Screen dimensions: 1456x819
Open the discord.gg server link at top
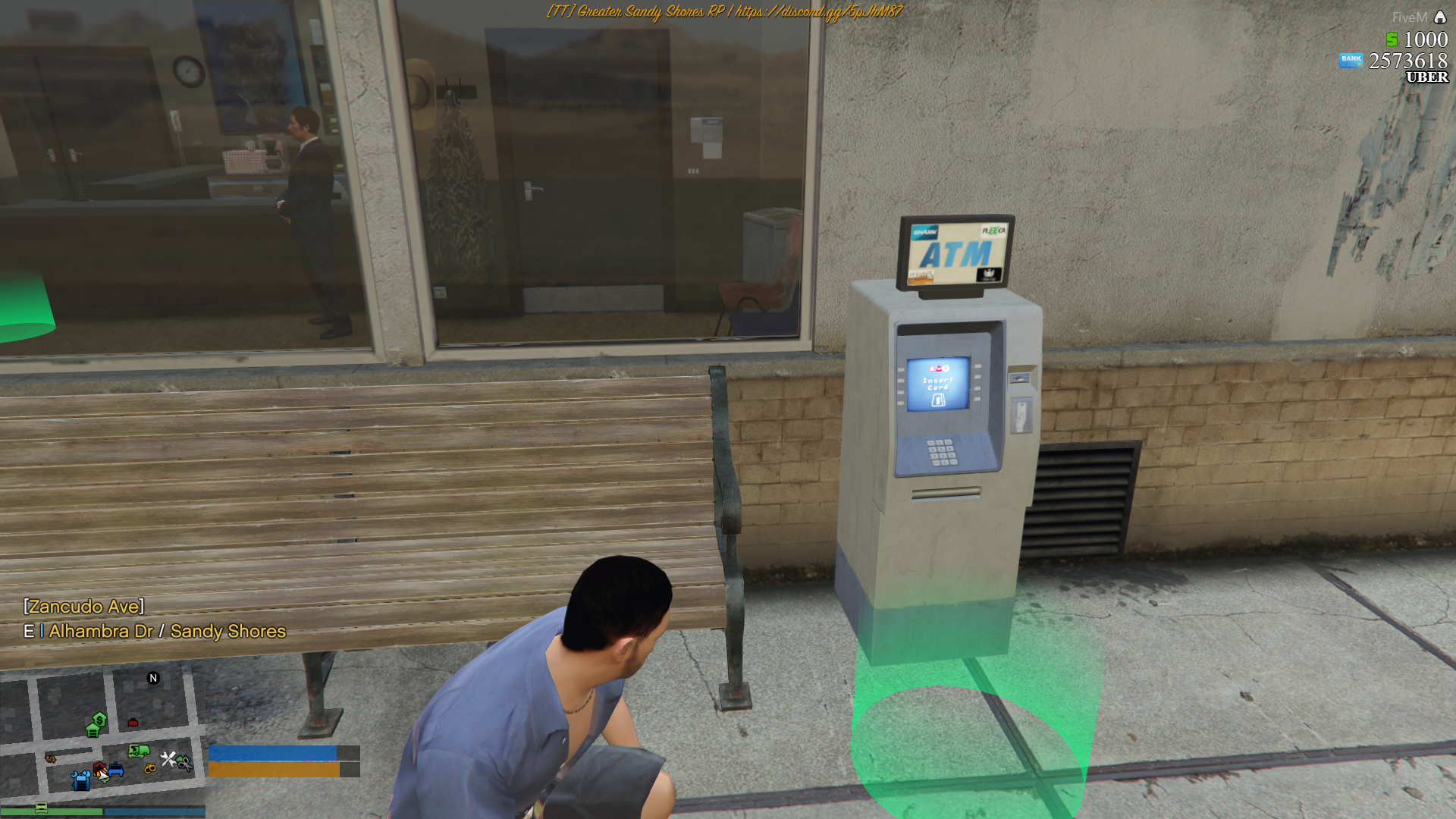(x=830, y=11)
